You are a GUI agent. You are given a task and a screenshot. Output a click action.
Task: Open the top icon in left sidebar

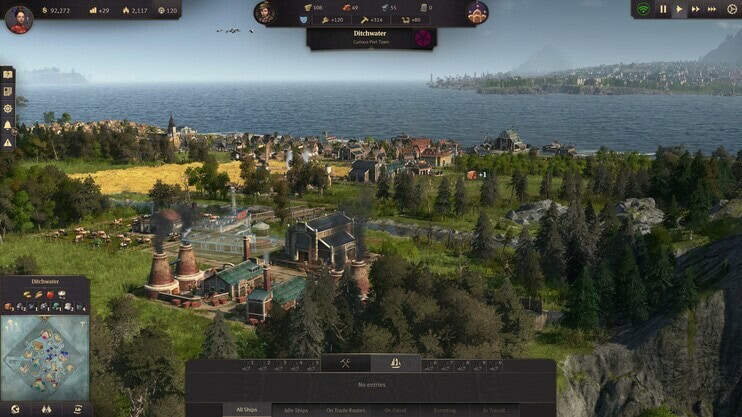(x=7, y=74)
